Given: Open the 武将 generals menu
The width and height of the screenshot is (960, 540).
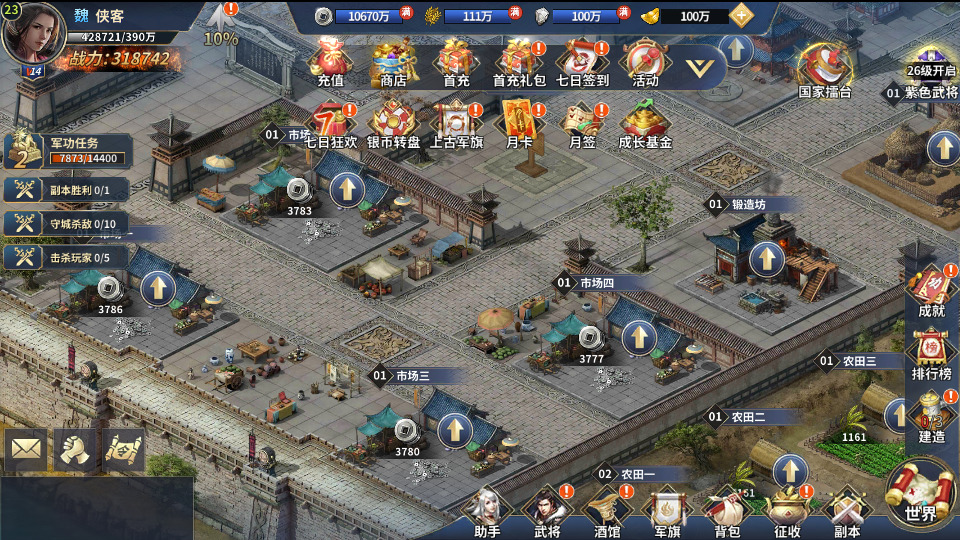Looking at the screenshot, I should click(x=547, y=510).
